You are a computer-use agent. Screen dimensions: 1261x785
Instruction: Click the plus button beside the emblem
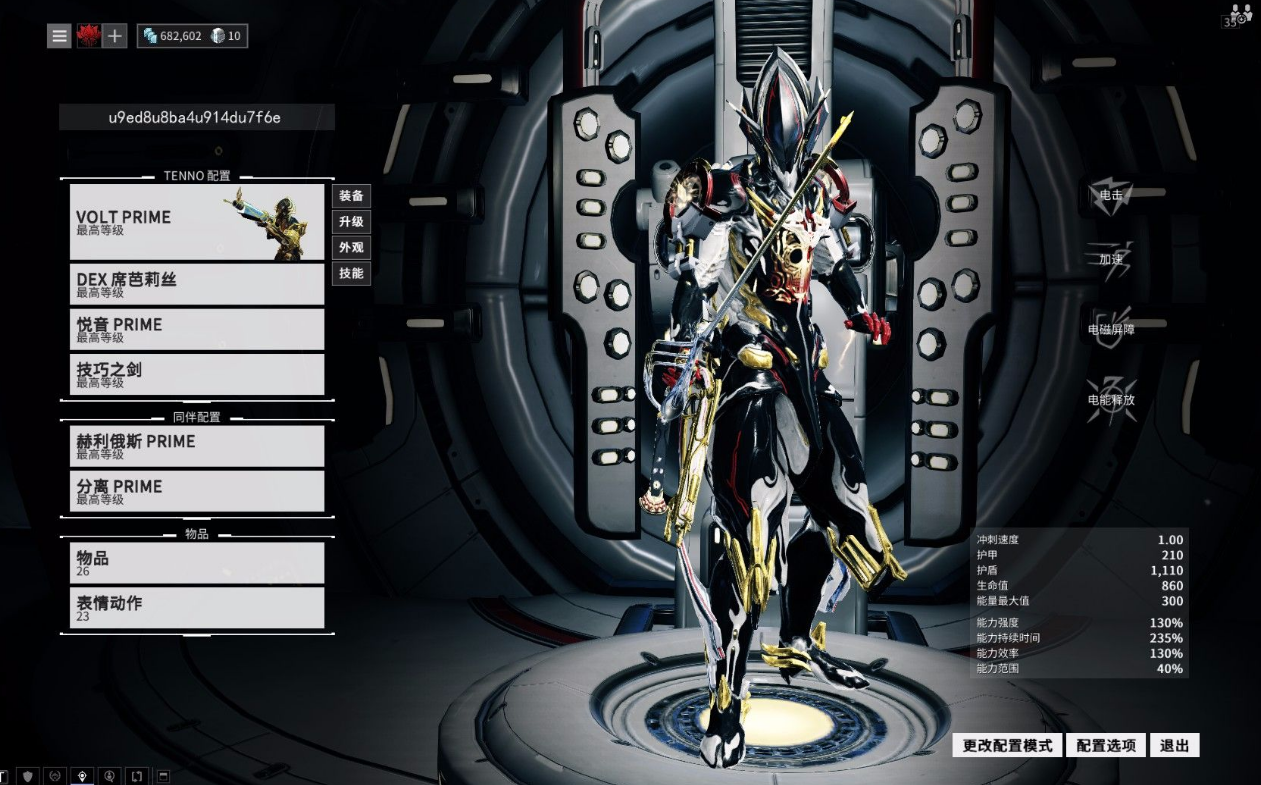point(115,36)
